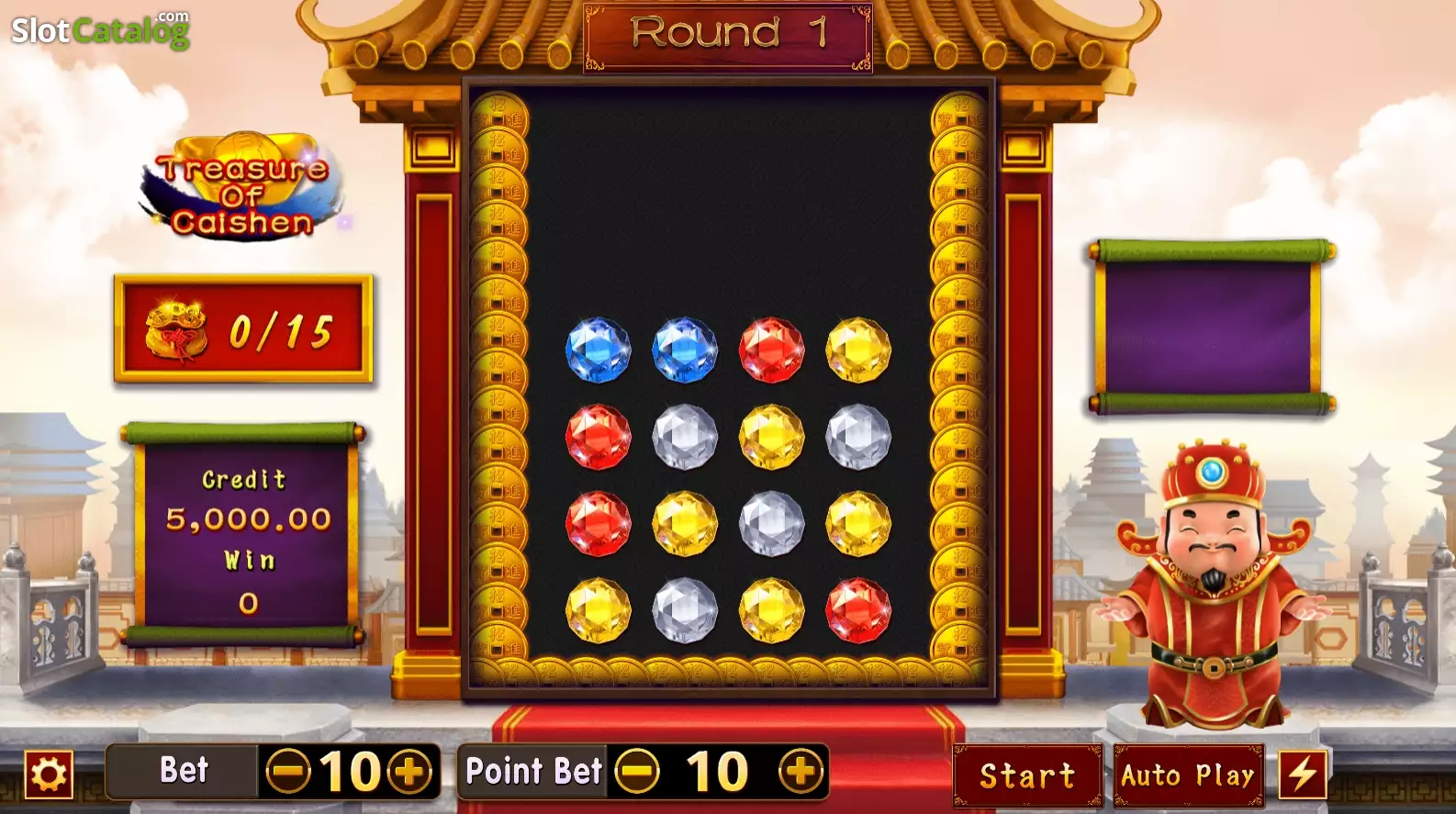This screenshot has width=1456, height=814.
Task: Increase the Bet amount
Action: (x=409, y=772)
